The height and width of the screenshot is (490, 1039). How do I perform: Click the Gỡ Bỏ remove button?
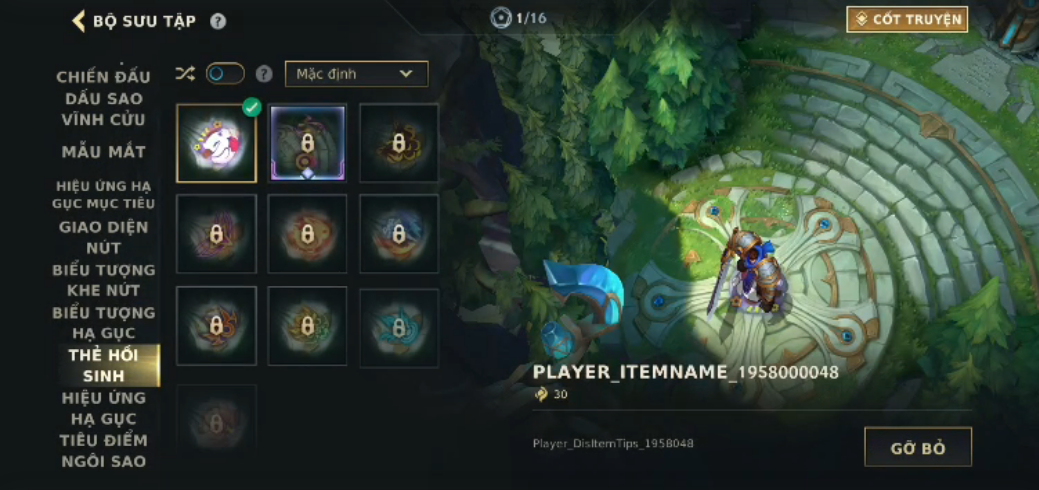pos(917,447)
